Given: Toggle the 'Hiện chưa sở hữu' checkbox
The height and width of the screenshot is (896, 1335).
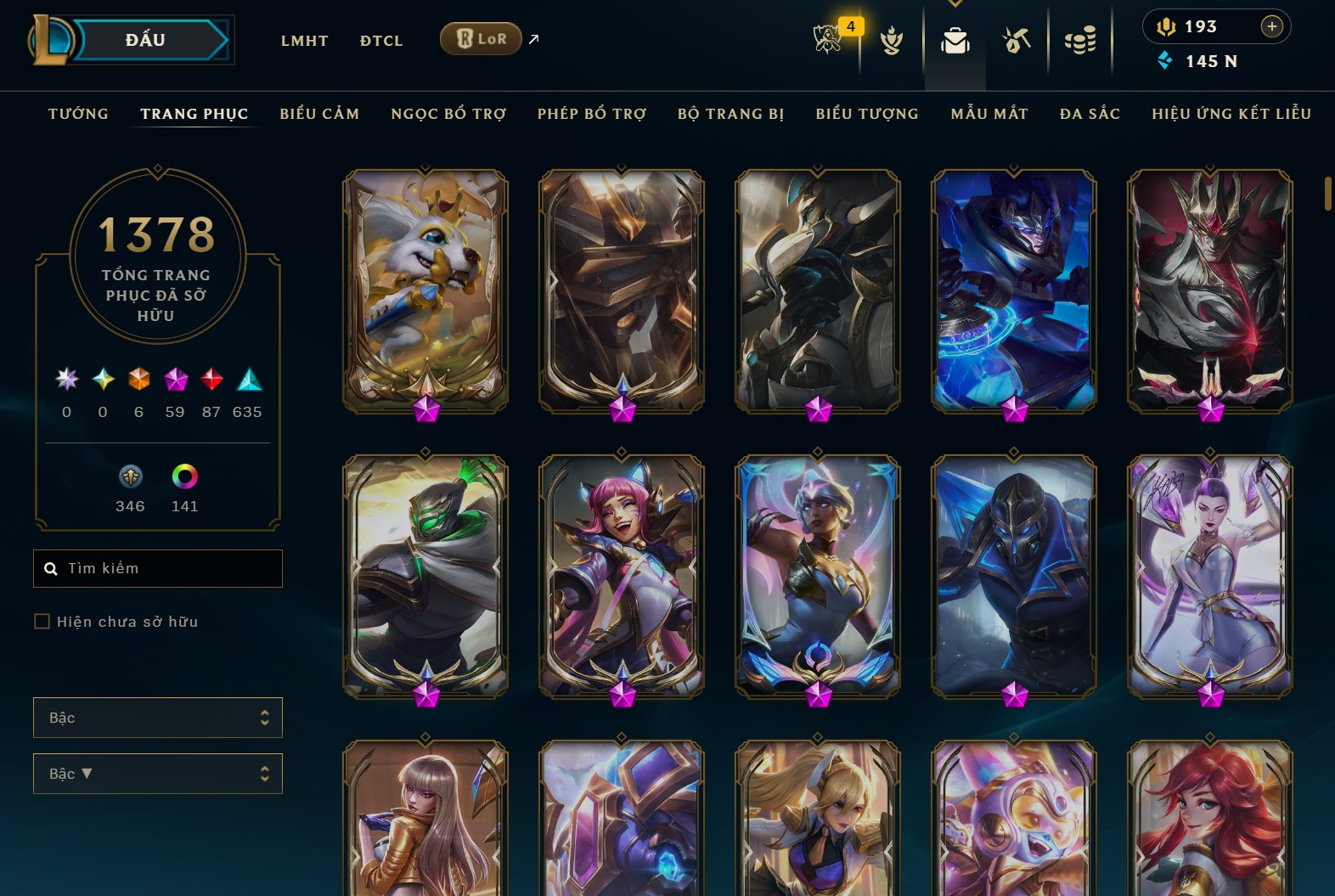Looking at the screenshot, I should click(x=42, y=622).
